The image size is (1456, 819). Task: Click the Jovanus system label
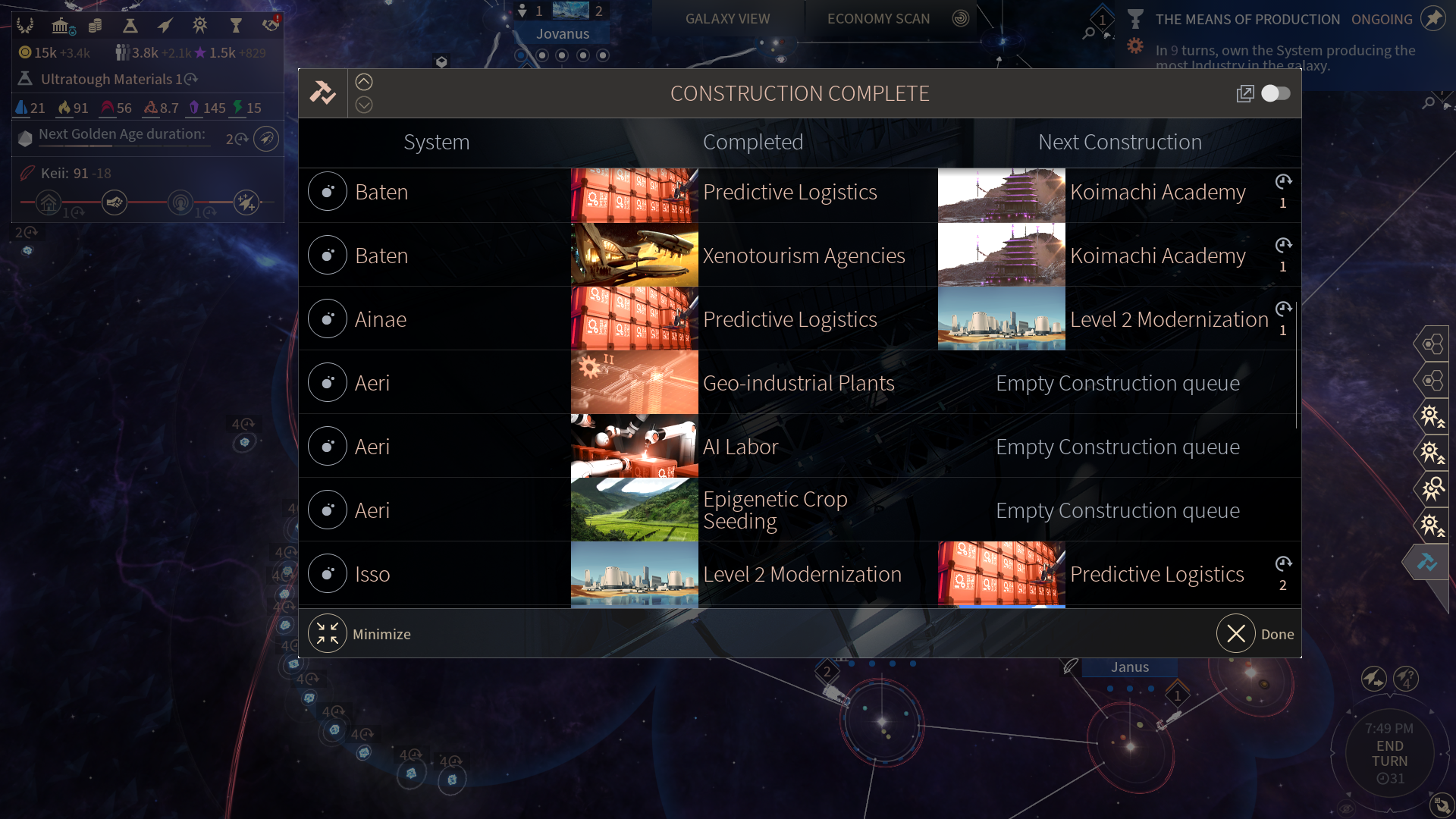(562, 33)
